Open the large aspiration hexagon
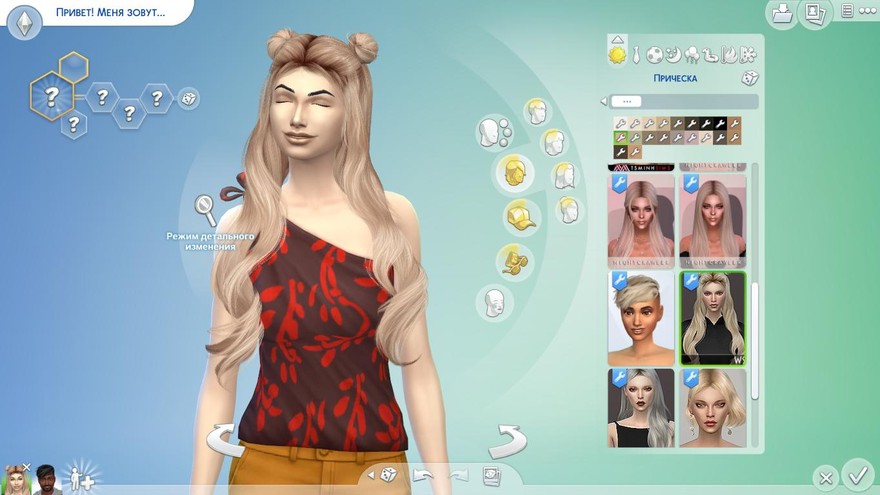 click(48, 97)
